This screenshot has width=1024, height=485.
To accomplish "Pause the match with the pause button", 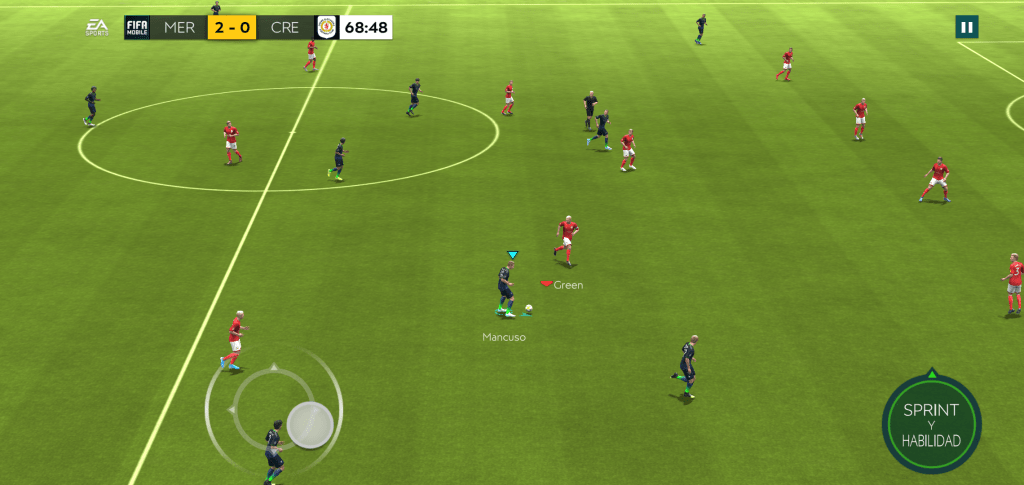I will (966, 27).
